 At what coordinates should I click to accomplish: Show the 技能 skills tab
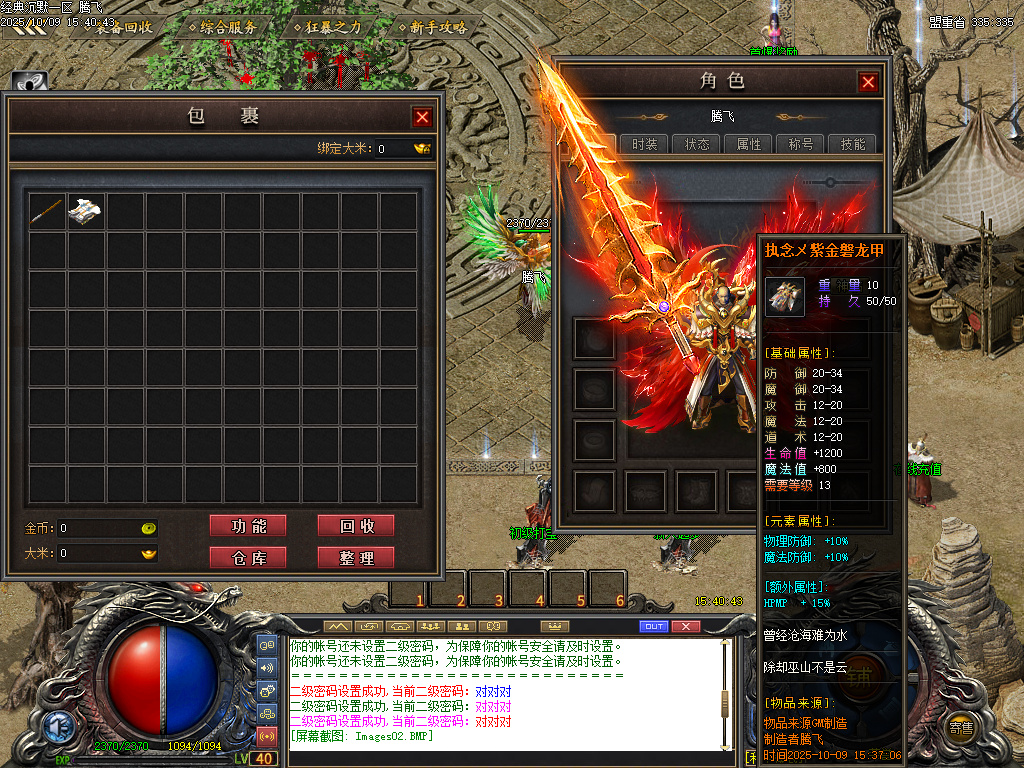(x=853, y=144)
